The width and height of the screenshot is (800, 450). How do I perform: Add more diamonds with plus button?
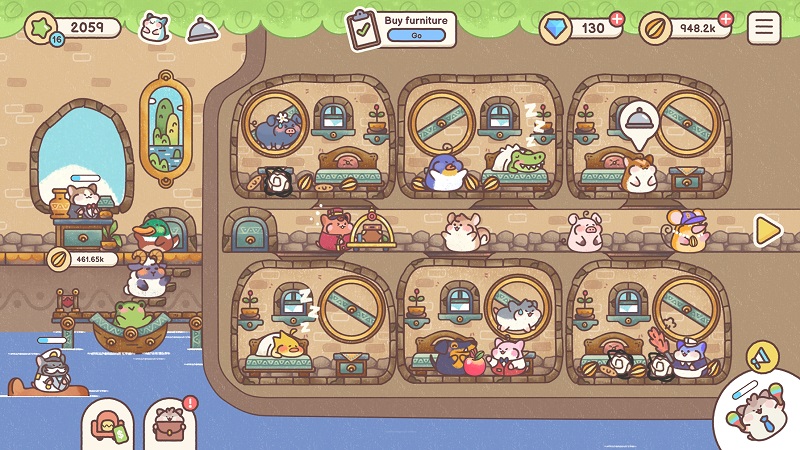[617, 19]
